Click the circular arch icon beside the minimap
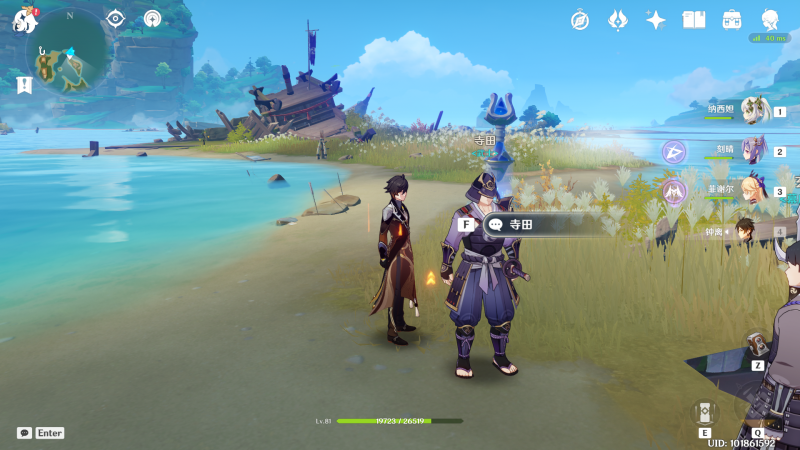800x450 pixels. [152, 18]
